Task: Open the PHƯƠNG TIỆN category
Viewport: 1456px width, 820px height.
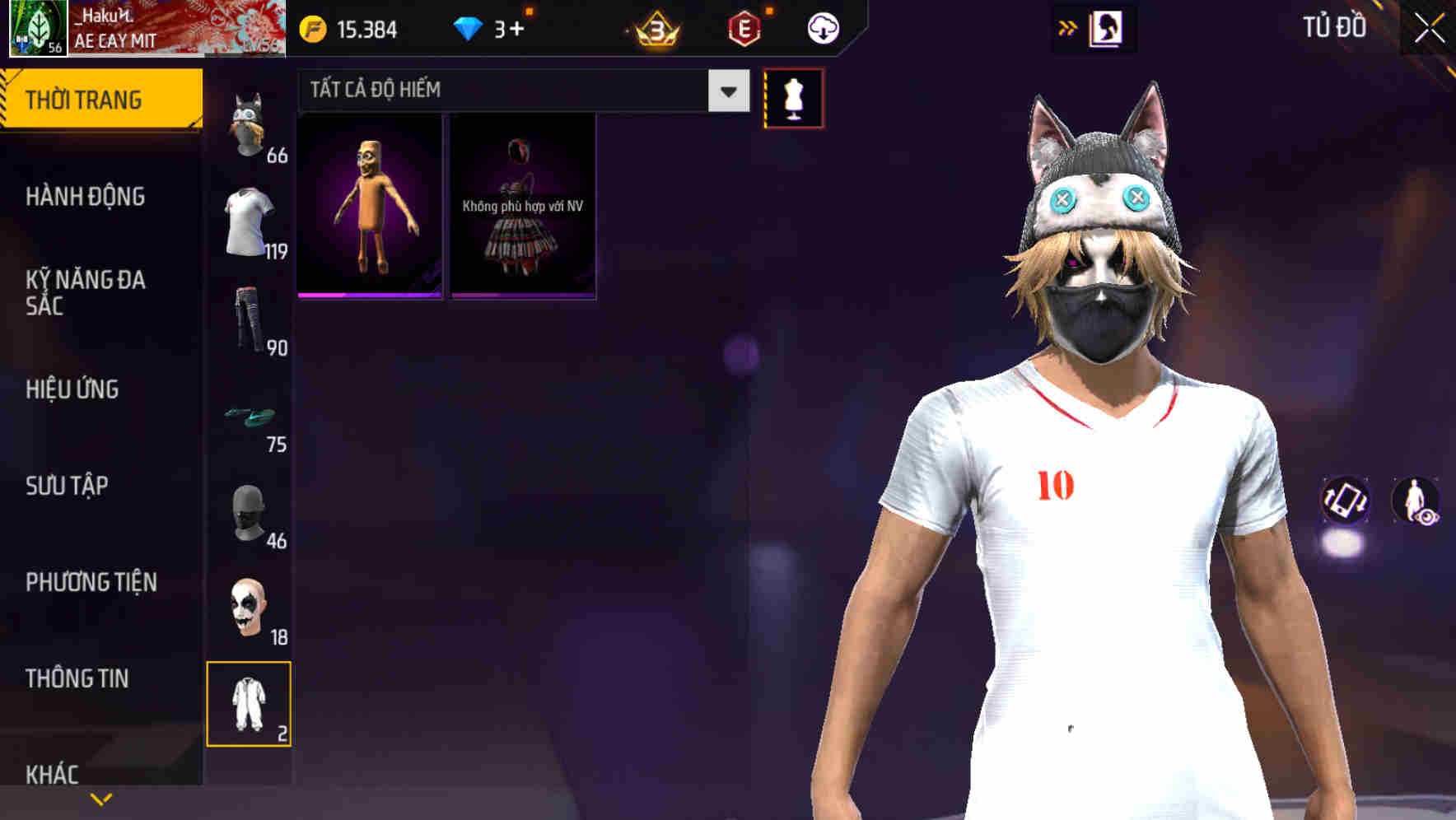Action: click(91, 582)
